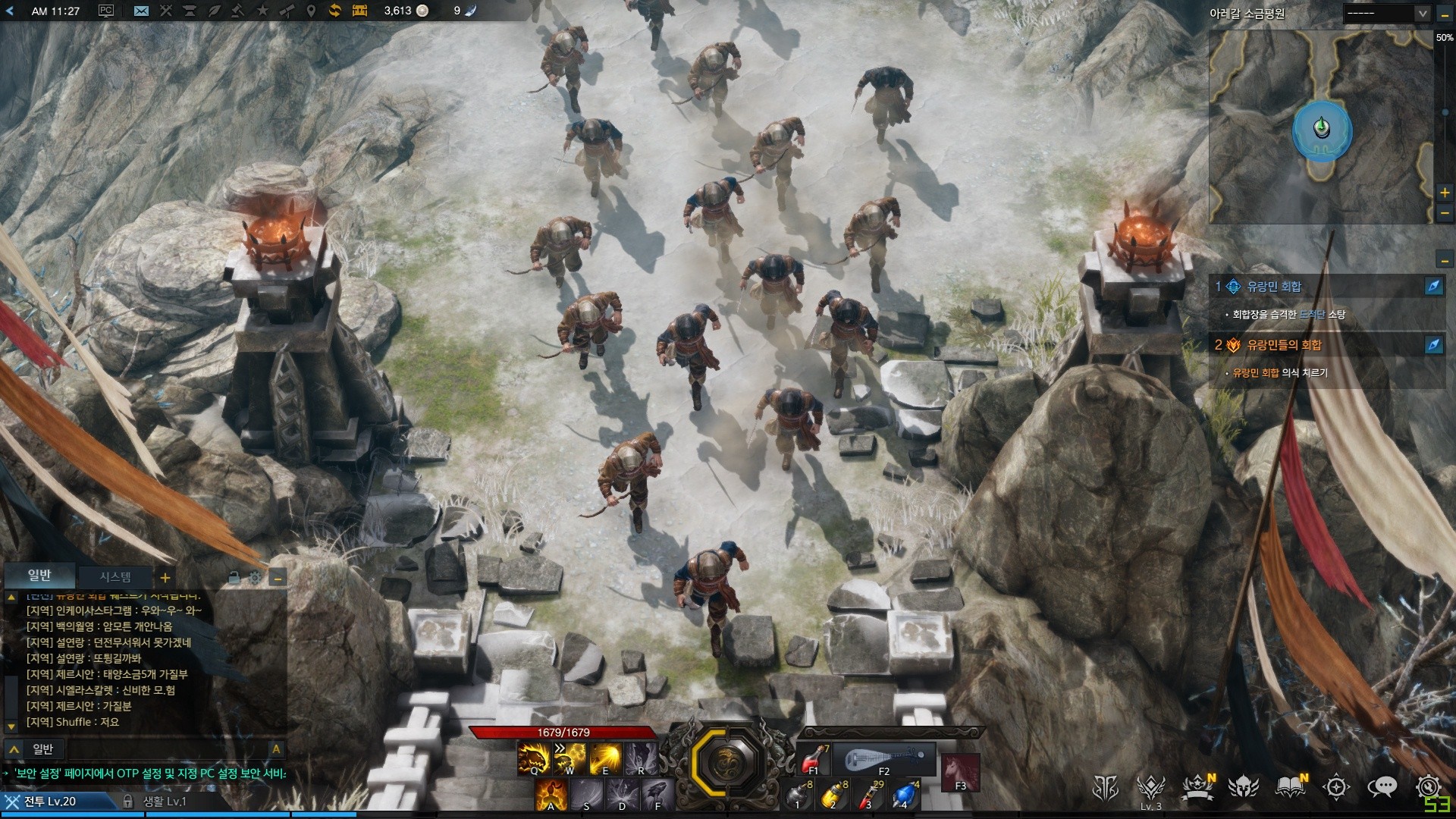1456x819 pixels.
Task: Click the orange exchange arrows icon
Action: (x=334, y=11)
